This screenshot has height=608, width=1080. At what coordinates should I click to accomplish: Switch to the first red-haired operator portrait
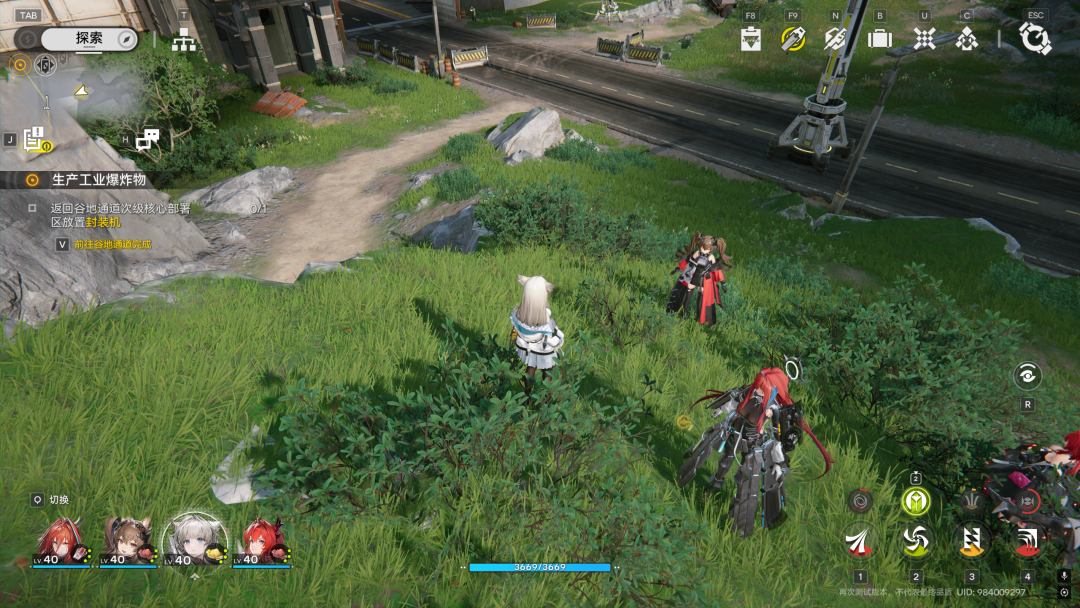pos(60,540)
